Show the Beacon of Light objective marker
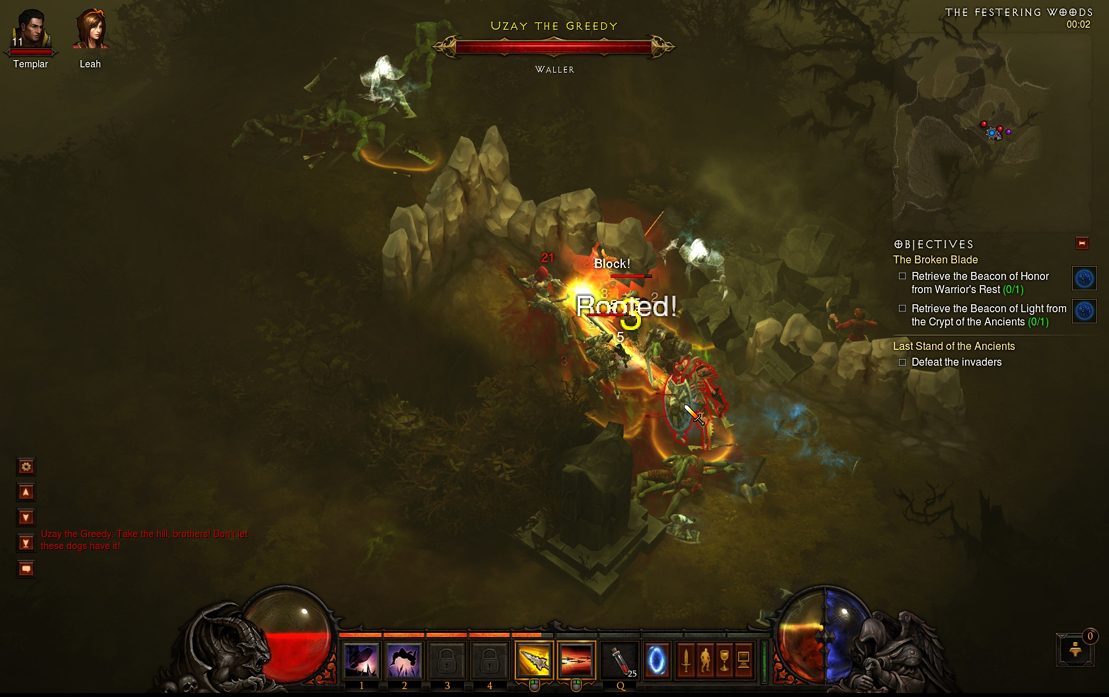 tap(1084, 311)
